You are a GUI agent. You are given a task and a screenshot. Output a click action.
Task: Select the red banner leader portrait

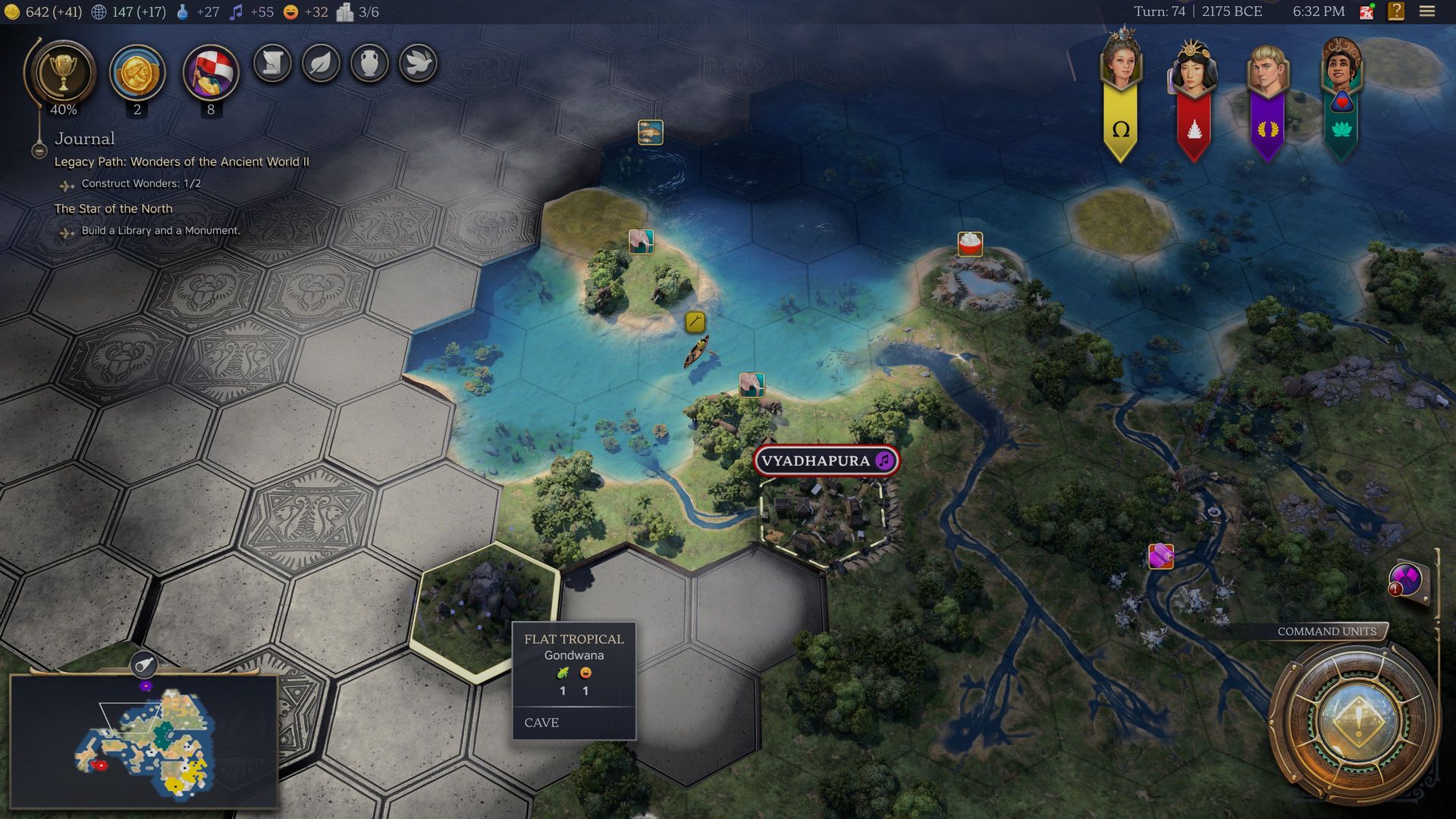(1194, 95)
